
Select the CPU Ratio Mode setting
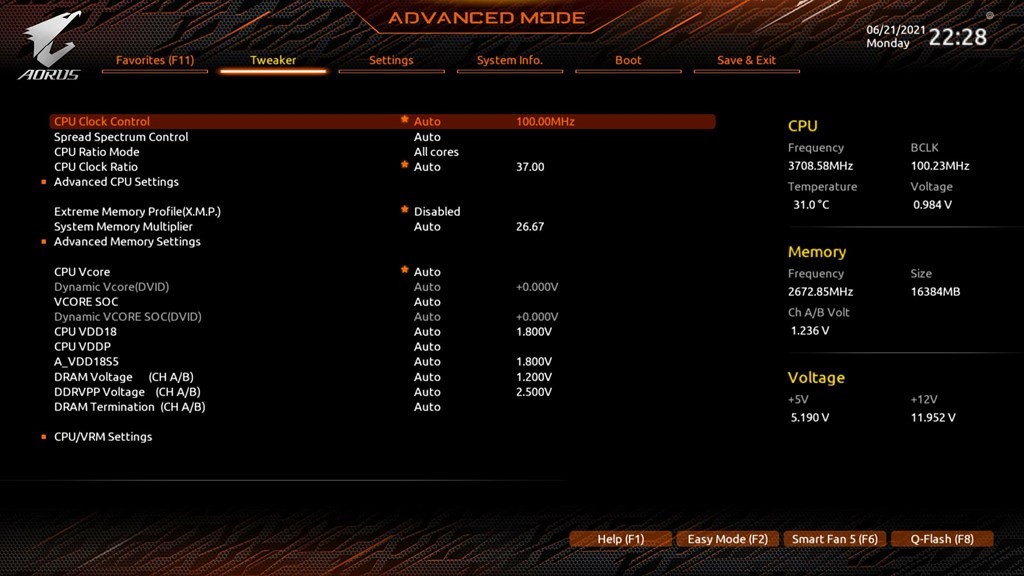[97, 152]
